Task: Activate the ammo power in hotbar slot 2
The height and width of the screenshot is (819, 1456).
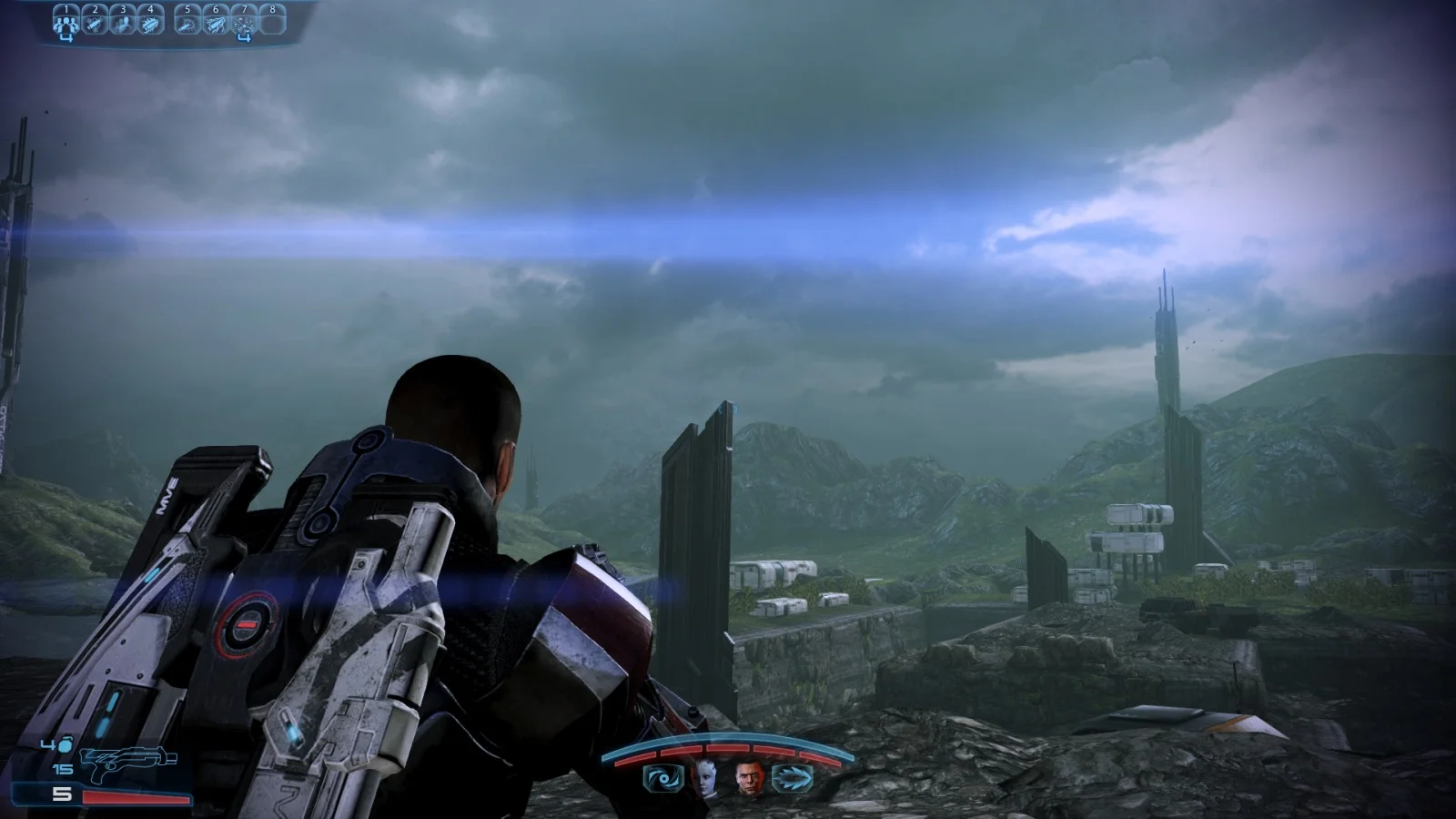Action: (x=95, y=22)
